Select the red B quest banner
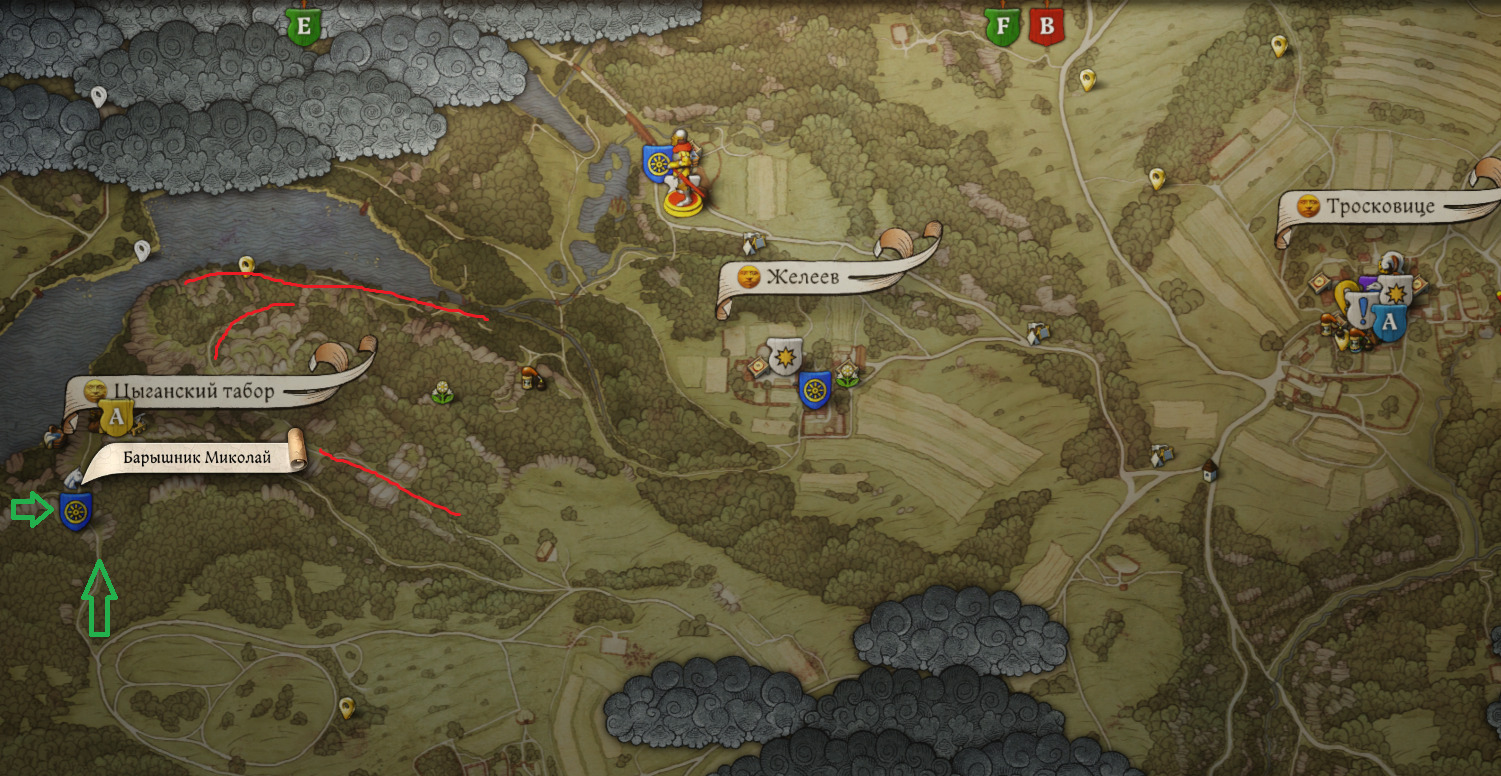The height and width of the screenshot is (776, 1501). point(1047,25)
